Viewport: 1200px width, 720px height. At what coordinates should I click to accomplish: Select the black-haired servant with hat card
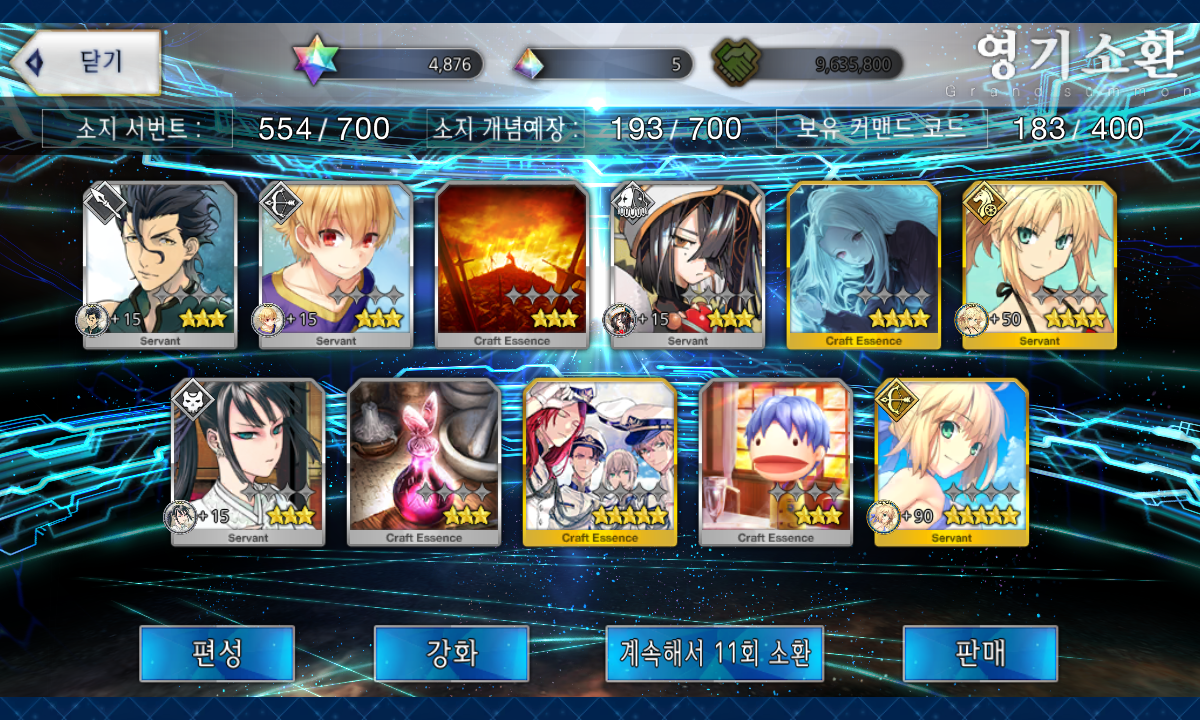click(x=688, y=265)
